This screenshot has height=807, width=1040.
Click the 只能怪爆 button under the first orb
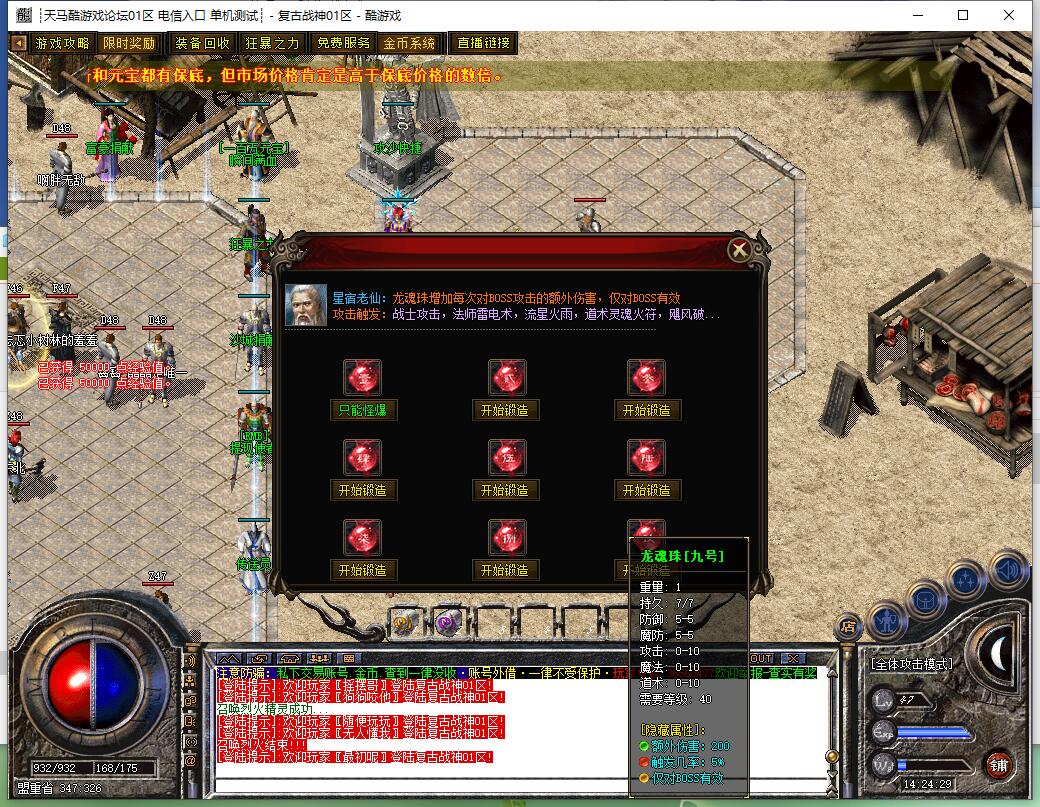pos(363,410)
